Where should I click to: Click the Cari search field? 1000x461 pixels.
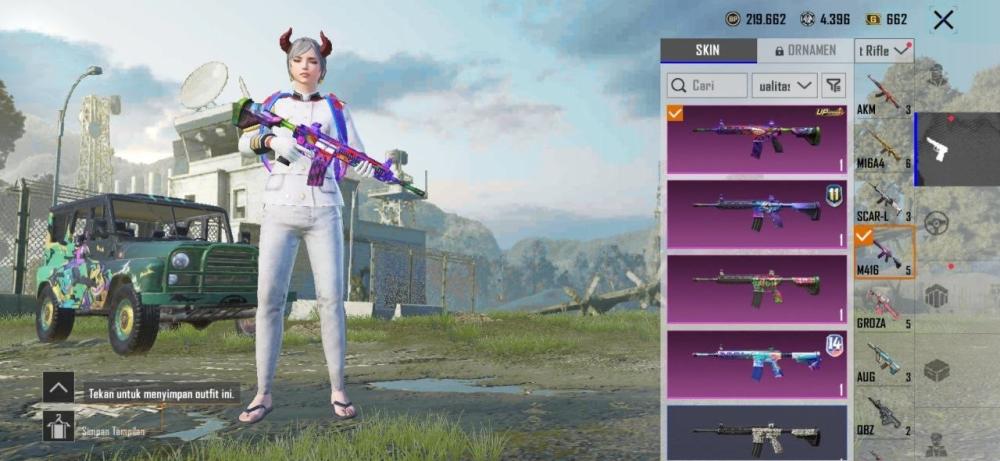point(707,86)
